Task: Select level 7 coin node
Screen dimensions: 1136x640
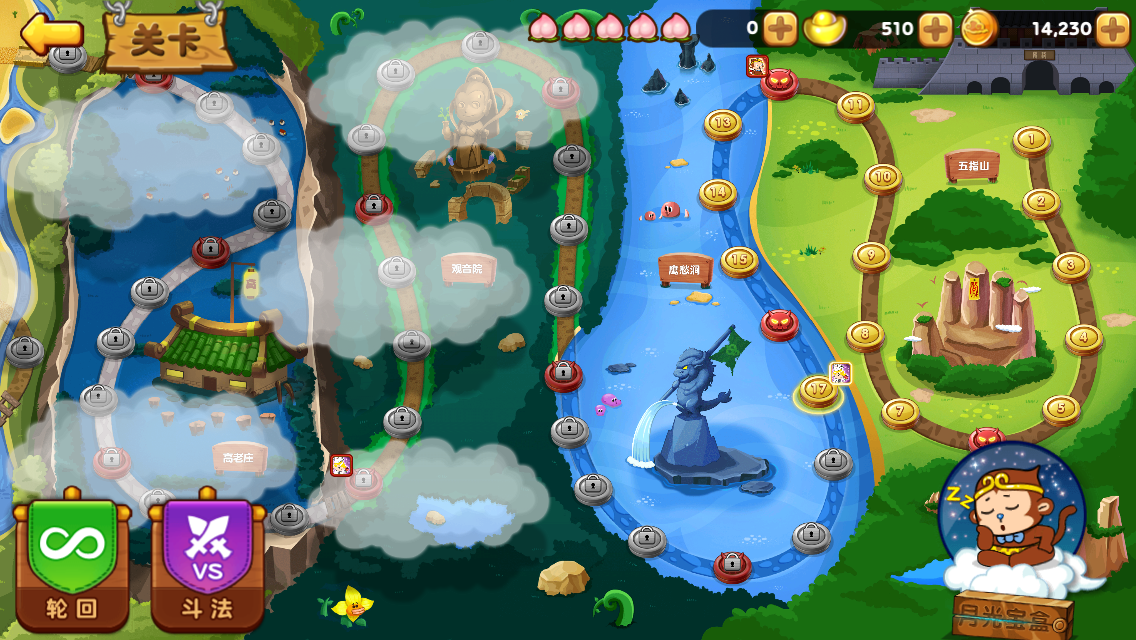Action: pyautogui.click(x=900, y=410)
